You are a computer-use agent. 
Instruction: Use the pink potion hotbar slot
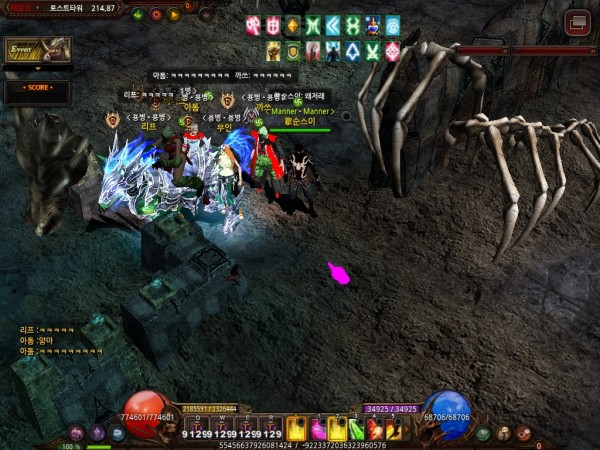coord(318,429)
